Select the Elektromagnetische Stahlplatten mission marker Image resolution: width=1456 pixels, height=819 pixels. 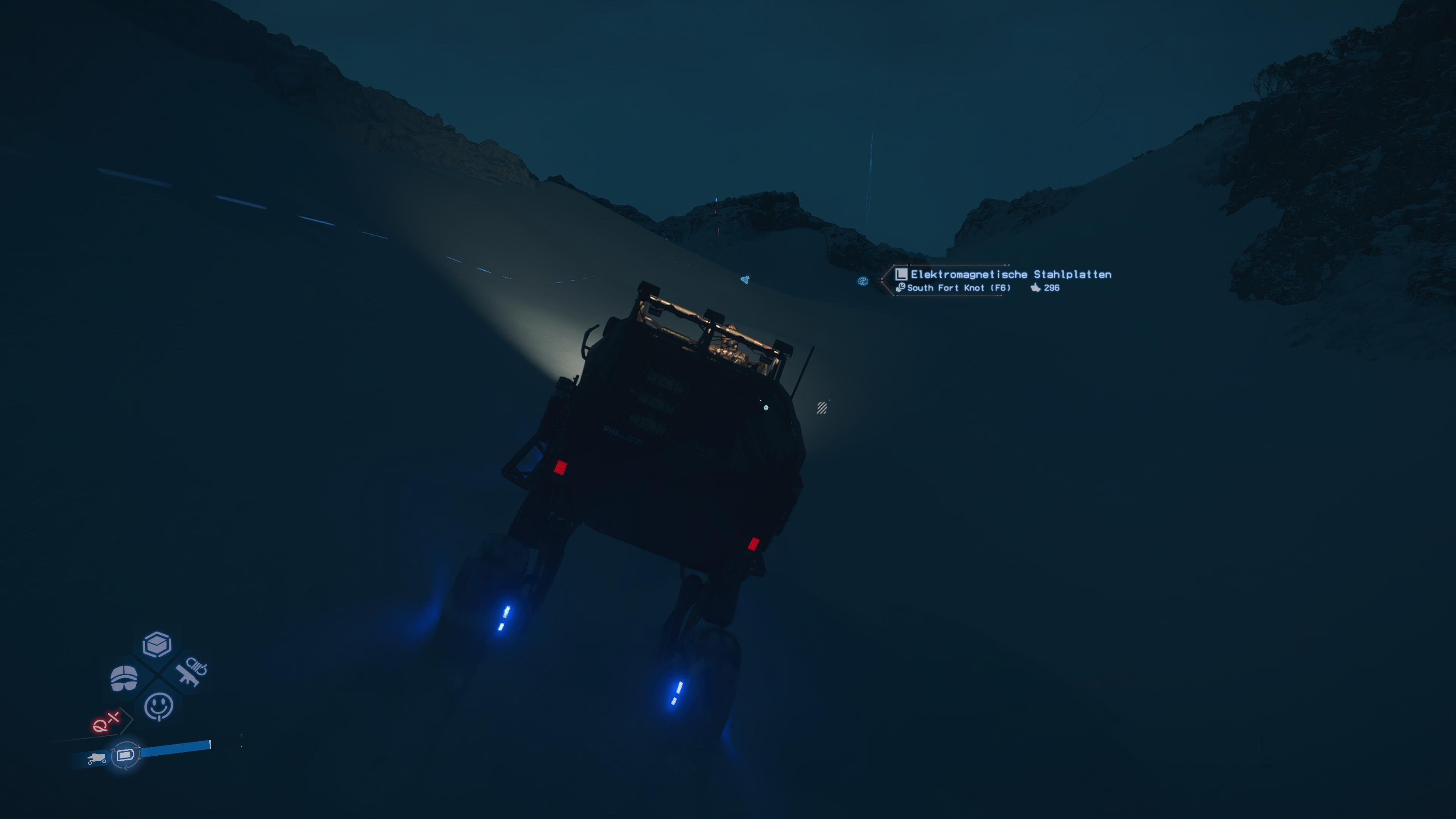click(1011, 275)
